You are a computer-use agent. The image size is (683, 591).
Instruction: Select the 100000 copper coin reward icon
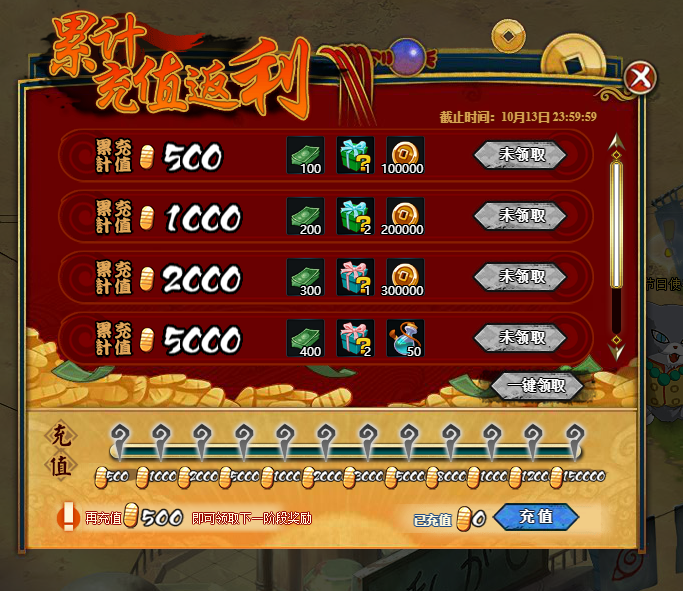tap(405, 156)
